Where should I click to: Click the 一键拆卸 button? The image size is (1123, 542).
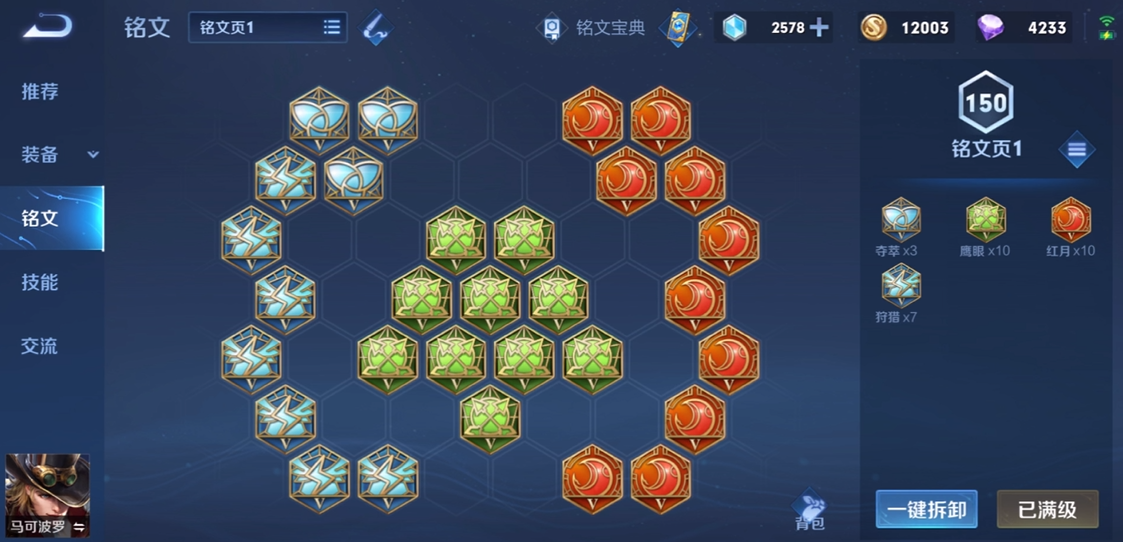[x=926, y=509]
